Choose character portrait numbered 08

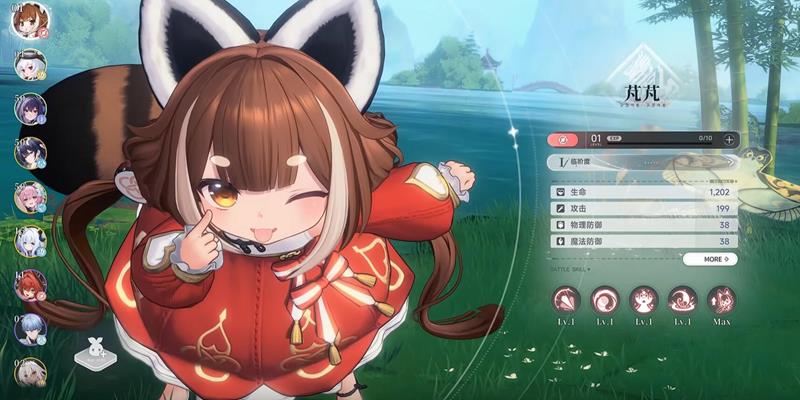point(28,329)
